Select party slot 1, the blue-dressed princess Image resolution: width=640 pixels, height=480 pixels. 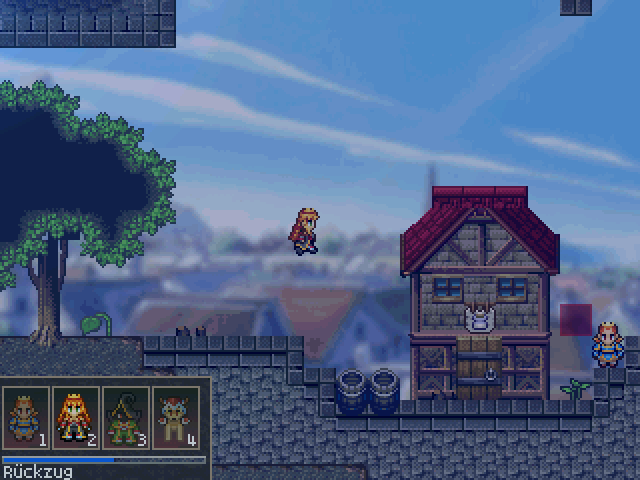point(27,417)
